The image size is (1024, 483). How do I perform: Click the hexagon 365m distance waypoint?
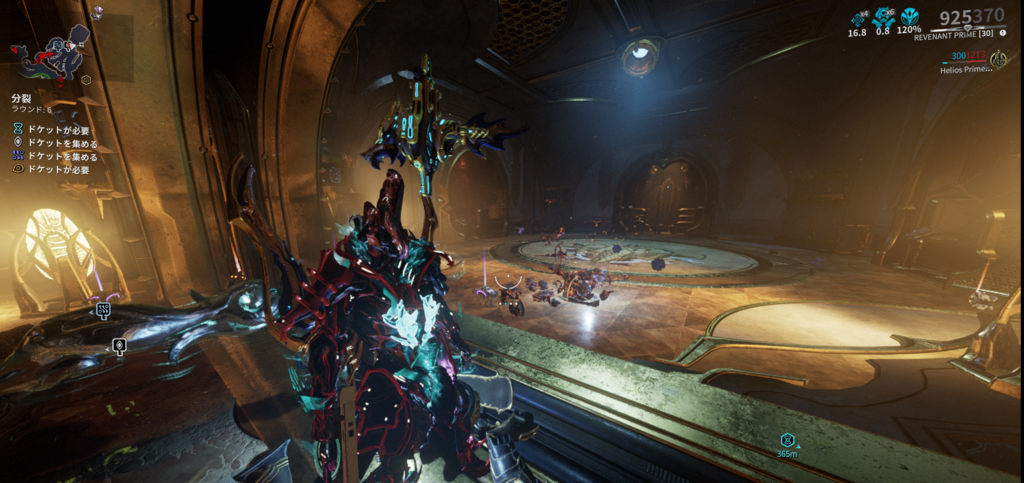point(787,440)
